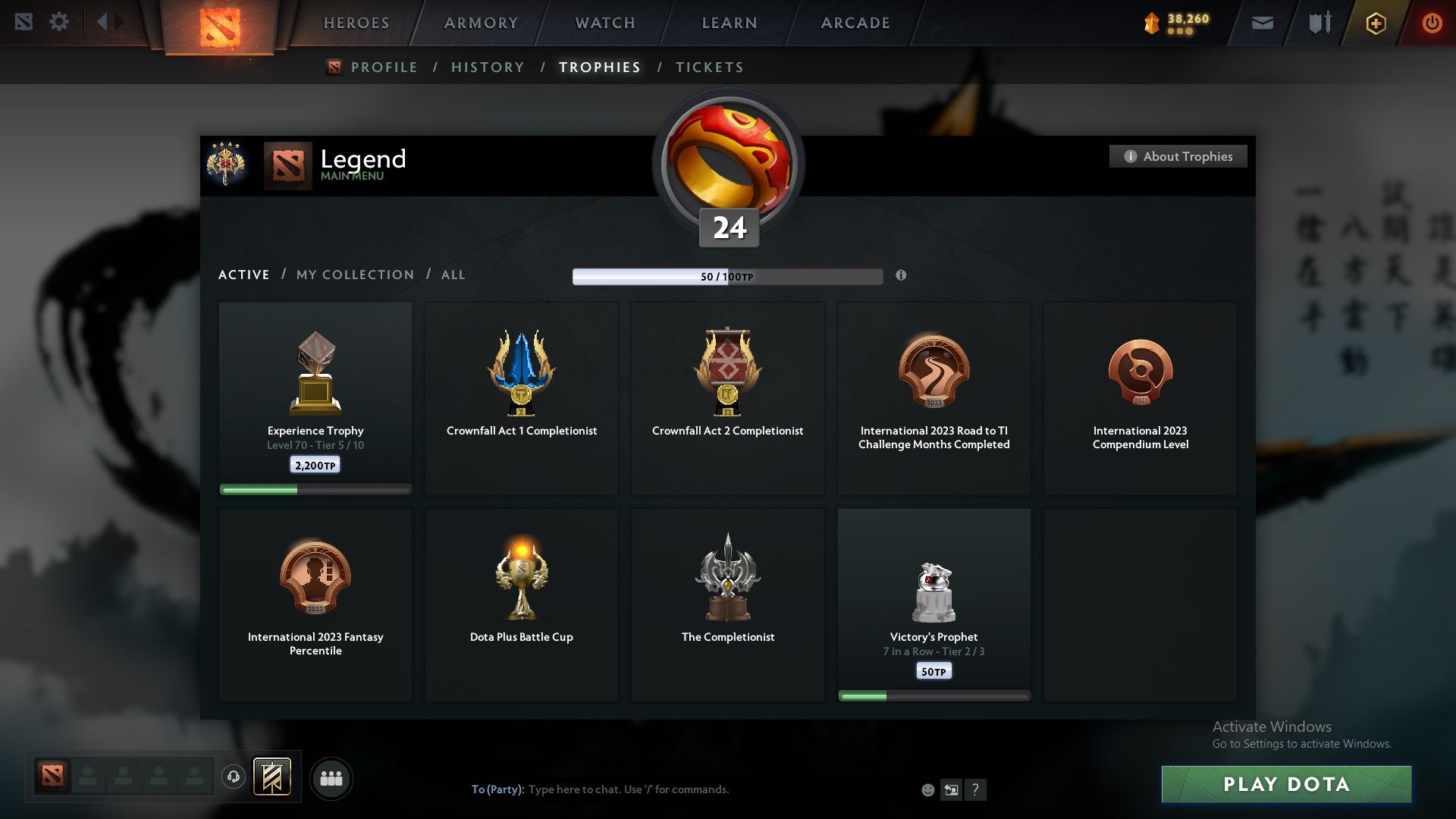The image size is (1456, 819).
Task: Open About Trophies
Action: [x=1178, y=156]
